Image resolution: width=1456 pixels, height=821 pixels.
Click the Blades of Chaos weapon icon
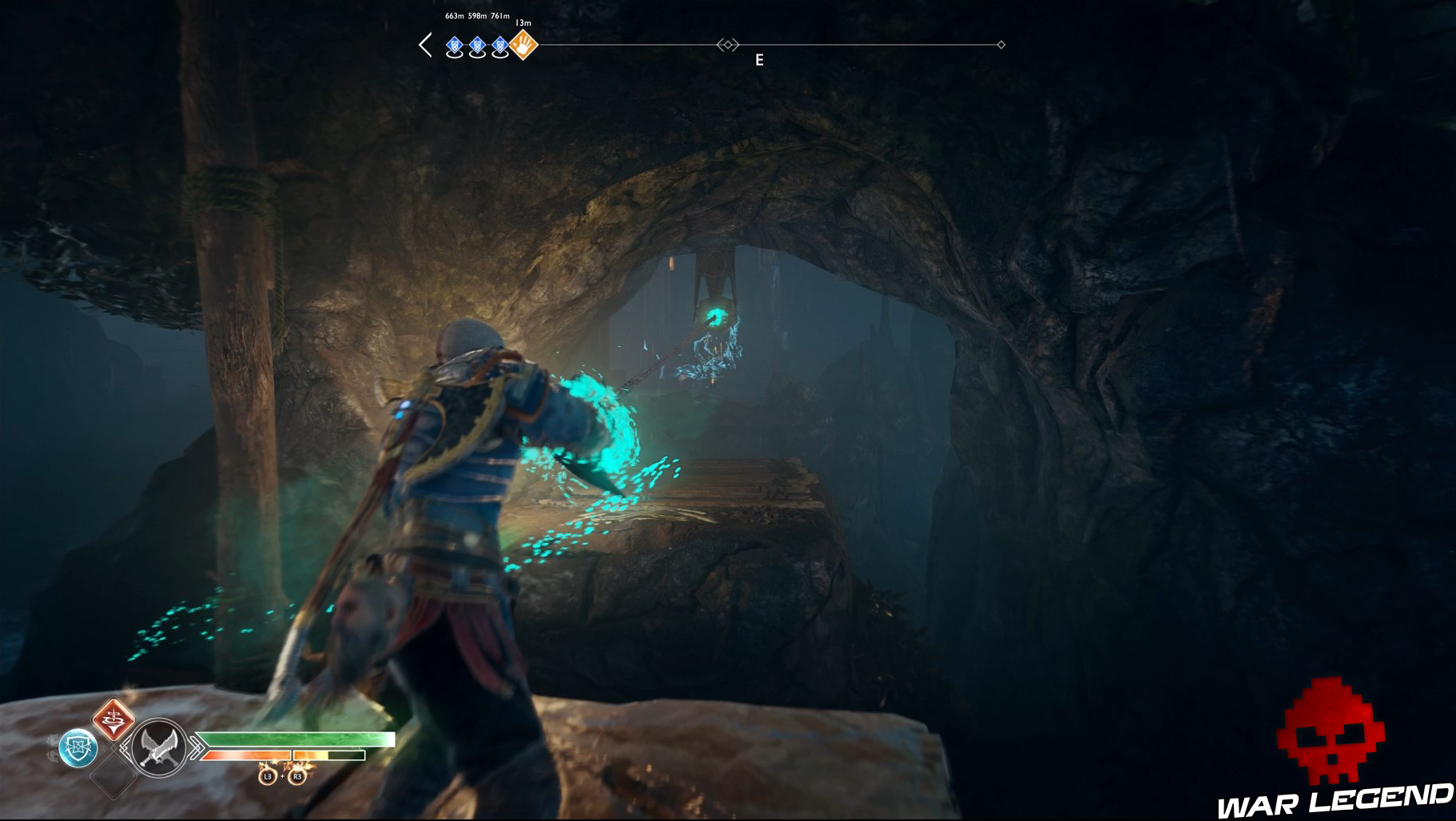pyautogui.click(x=157, y=746)
